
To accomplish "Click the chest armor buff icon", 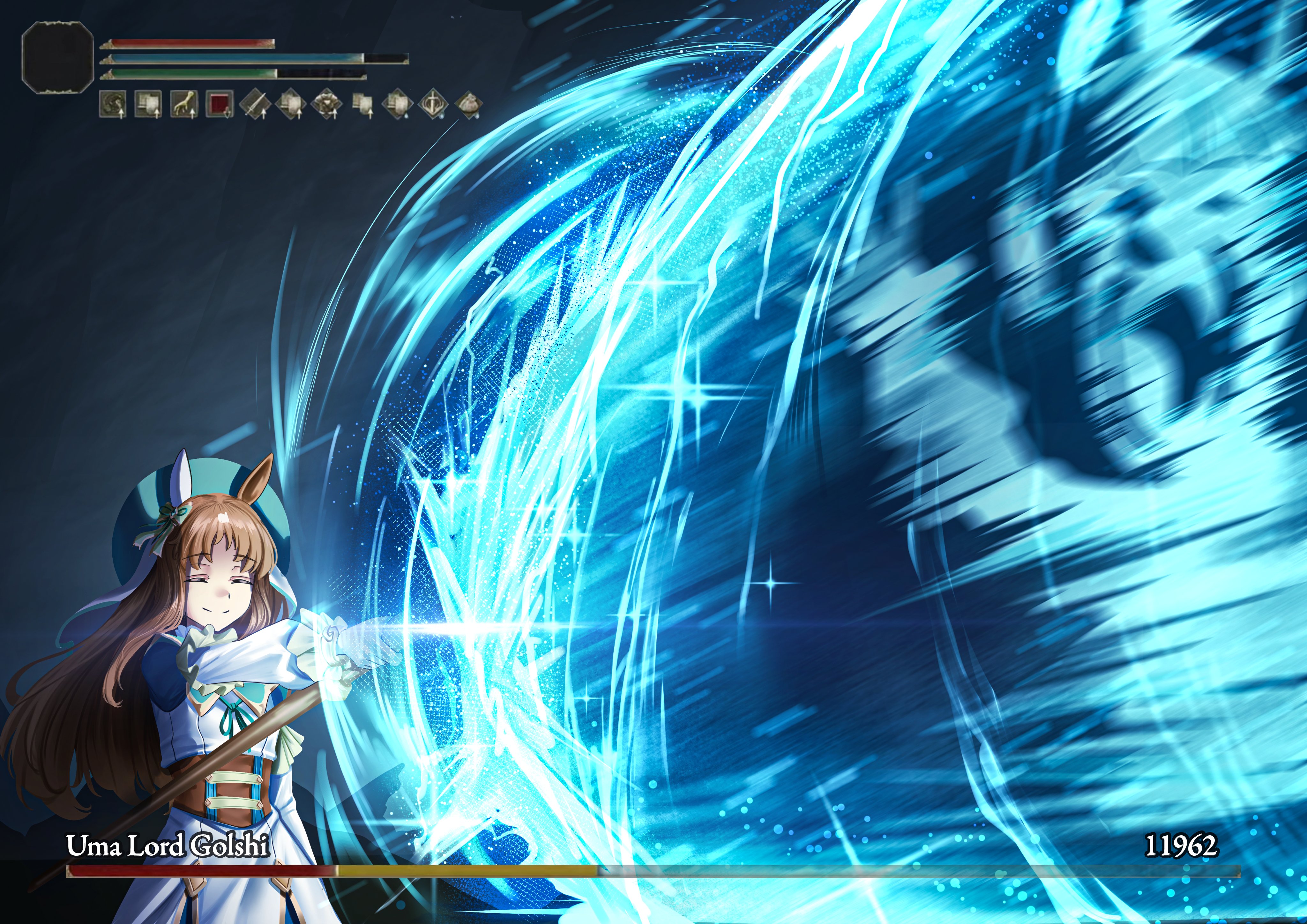I will pyautogui.click(x=327, y=104).
